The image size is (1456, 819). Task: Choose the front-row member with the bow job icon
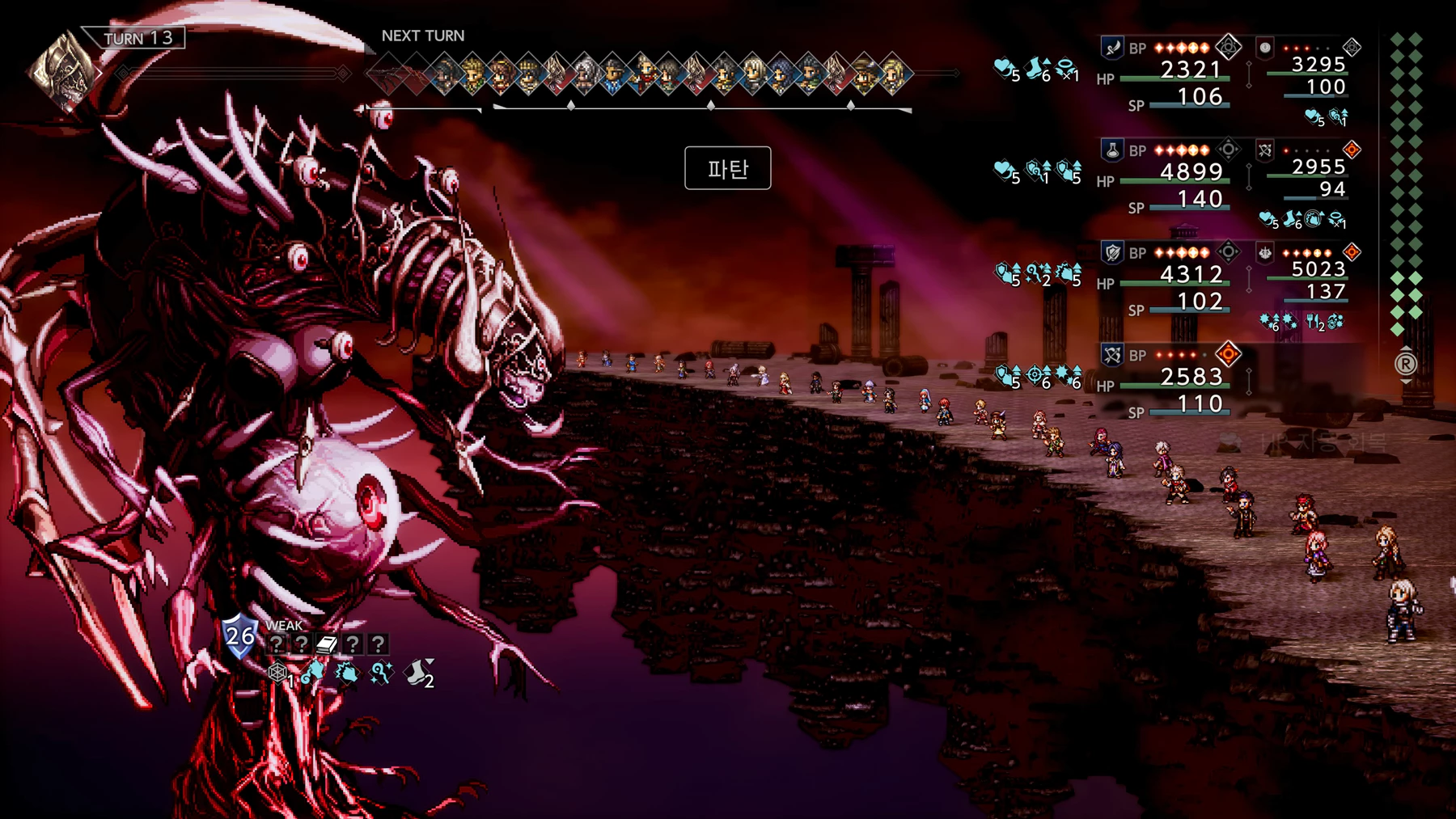tap(1112, 355)
